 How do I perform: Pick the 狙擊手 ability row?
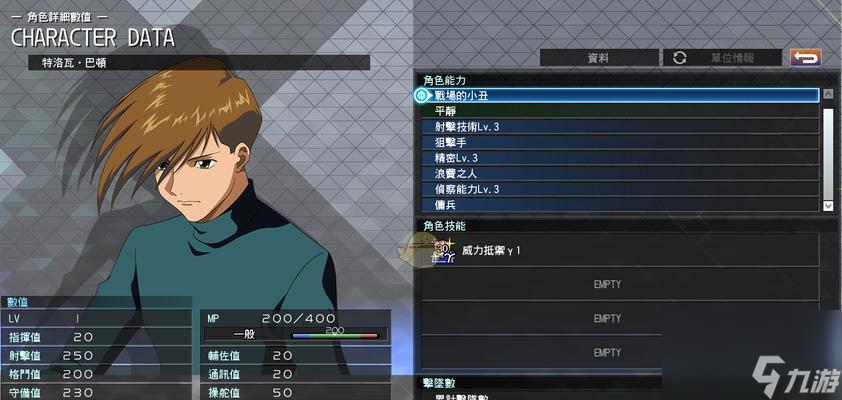tap(620, 143)
